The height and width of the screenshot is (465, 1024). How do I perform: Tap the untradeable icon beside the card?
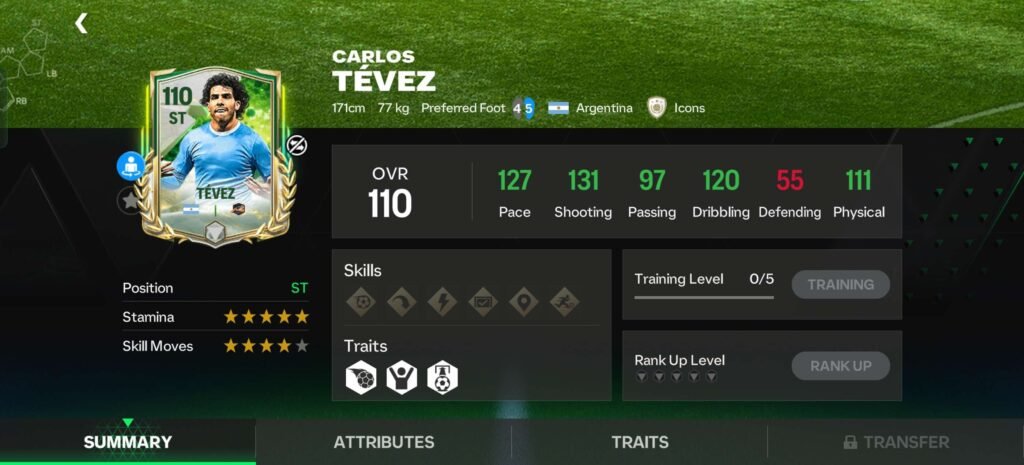(297, 146)
